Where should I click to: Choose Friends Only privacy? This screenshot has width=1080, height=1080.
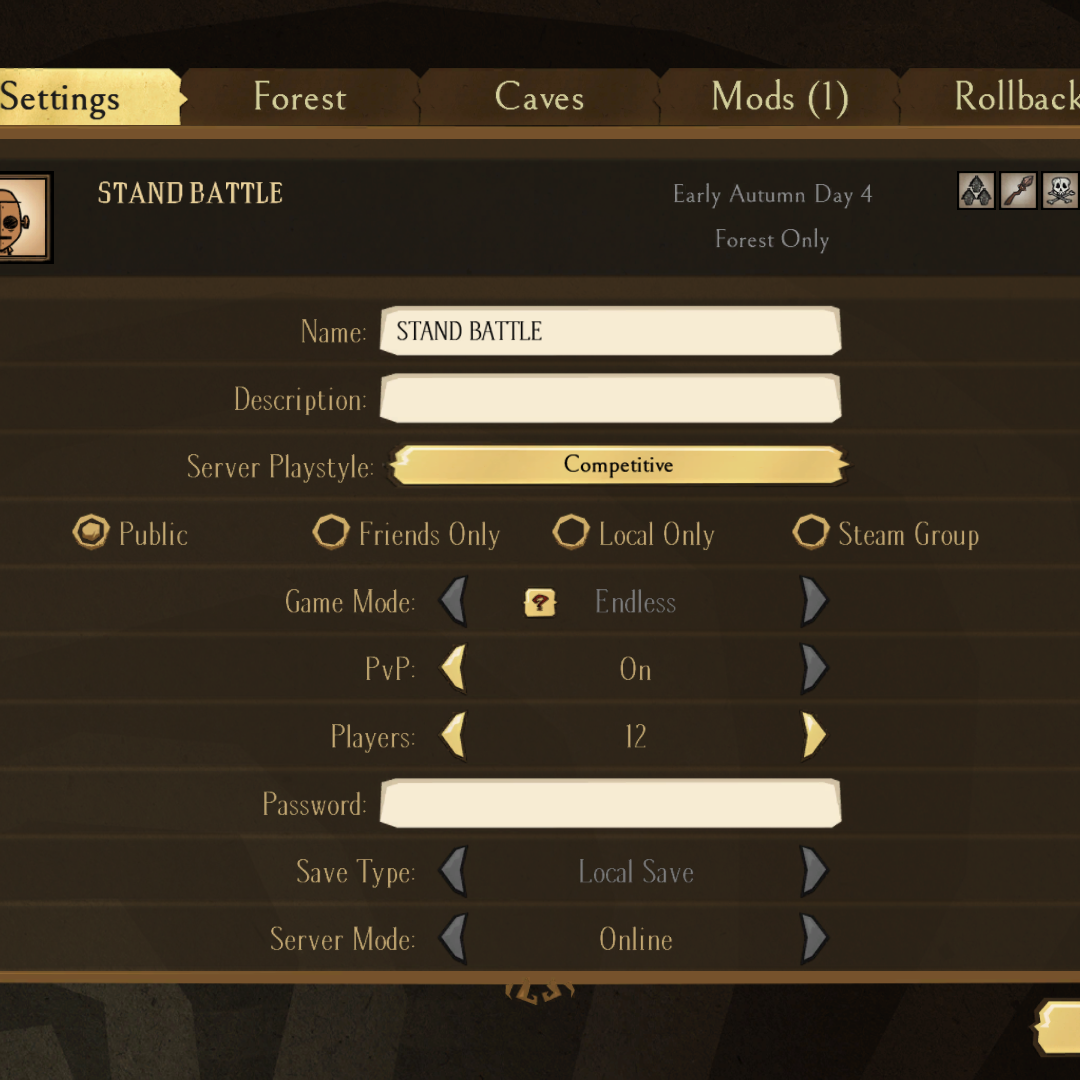(x=331, y=533)
